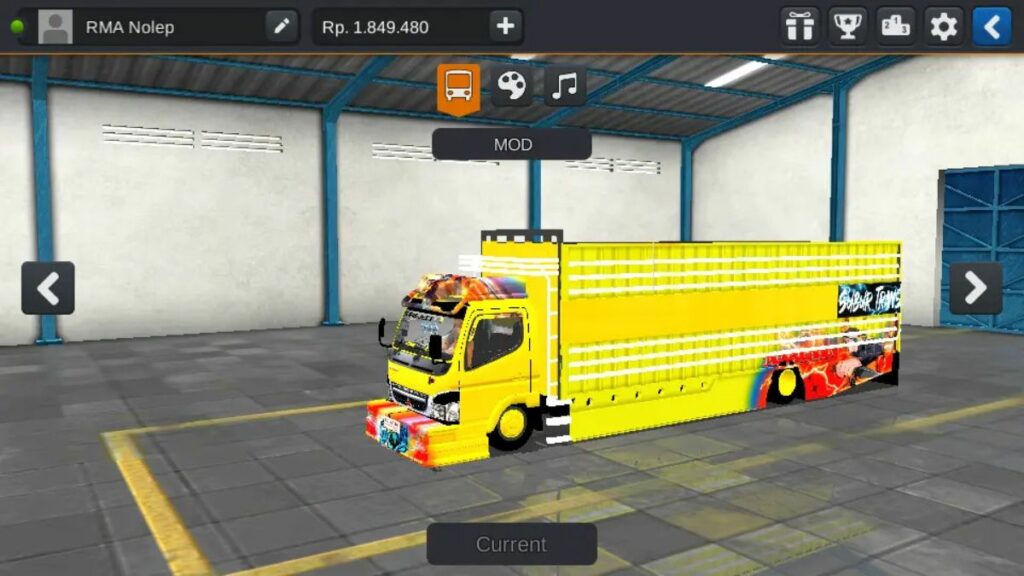1024x576 pixels.
Task: Open the gift box rewards
Action: click(800, 27)
